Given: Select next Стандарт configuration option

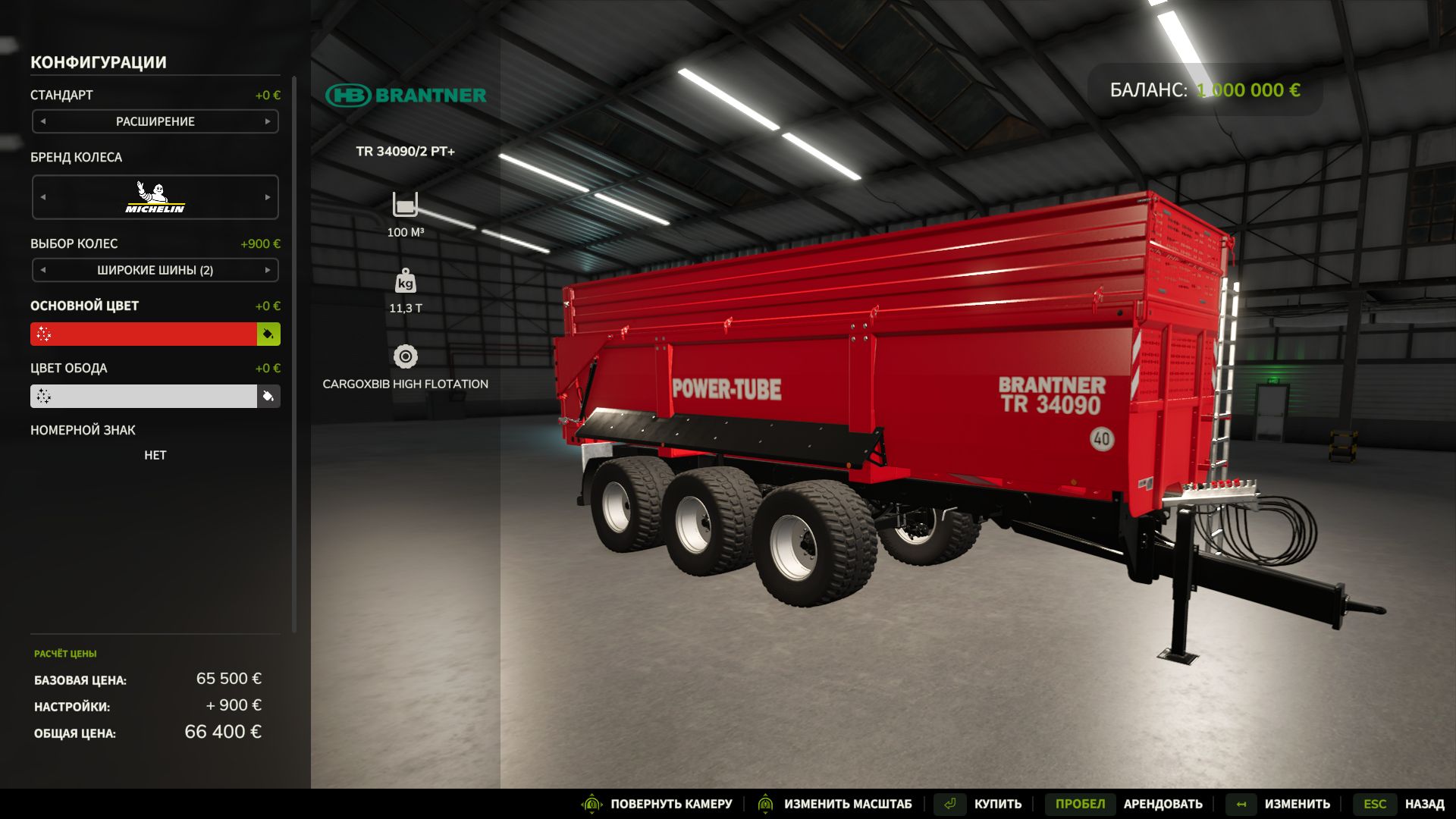Looking at the screenshot, I should click(268, 121).
